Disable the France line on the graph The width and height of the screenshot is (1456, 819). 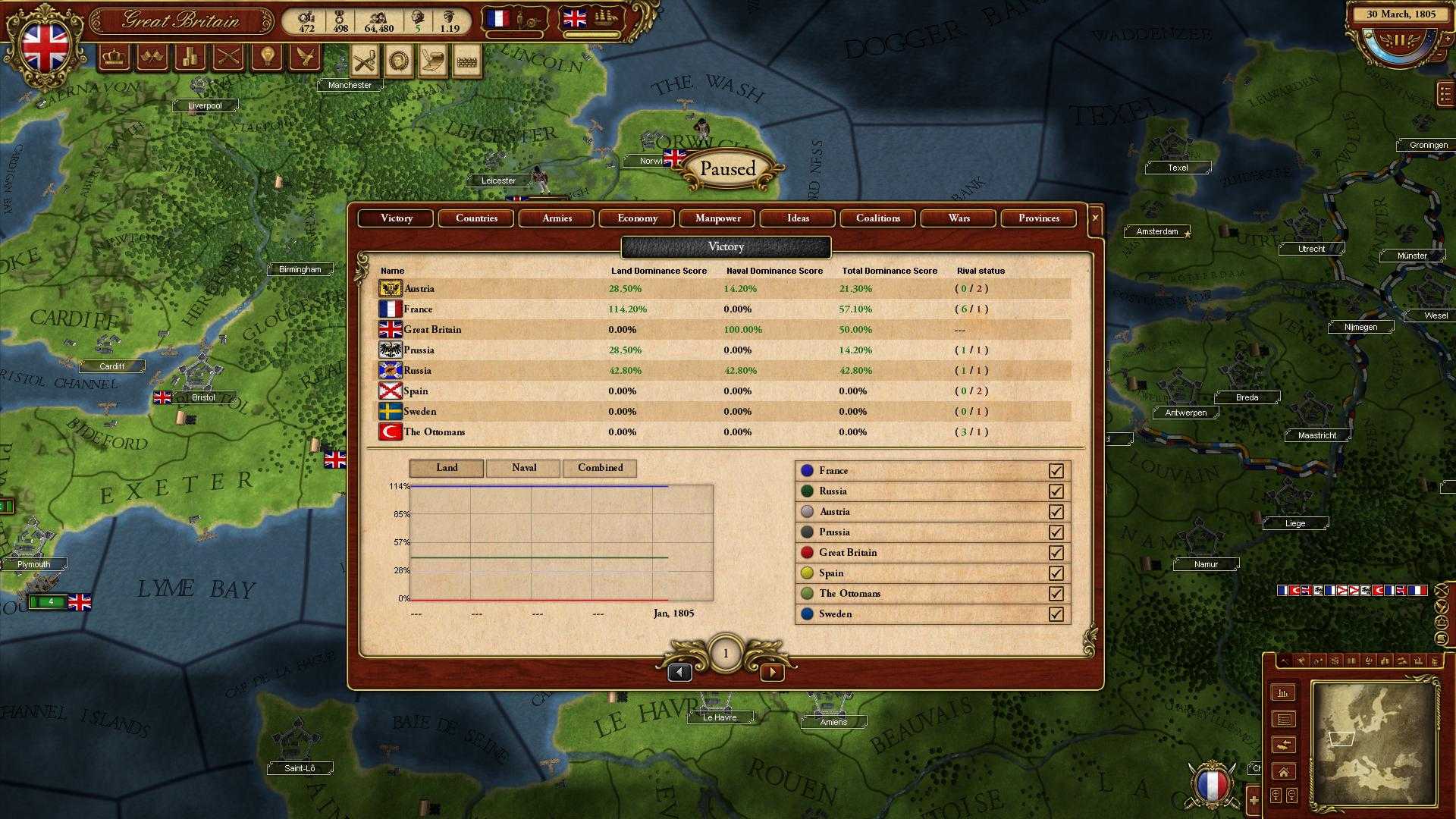pyautogui.click(x=1056, y=470)
